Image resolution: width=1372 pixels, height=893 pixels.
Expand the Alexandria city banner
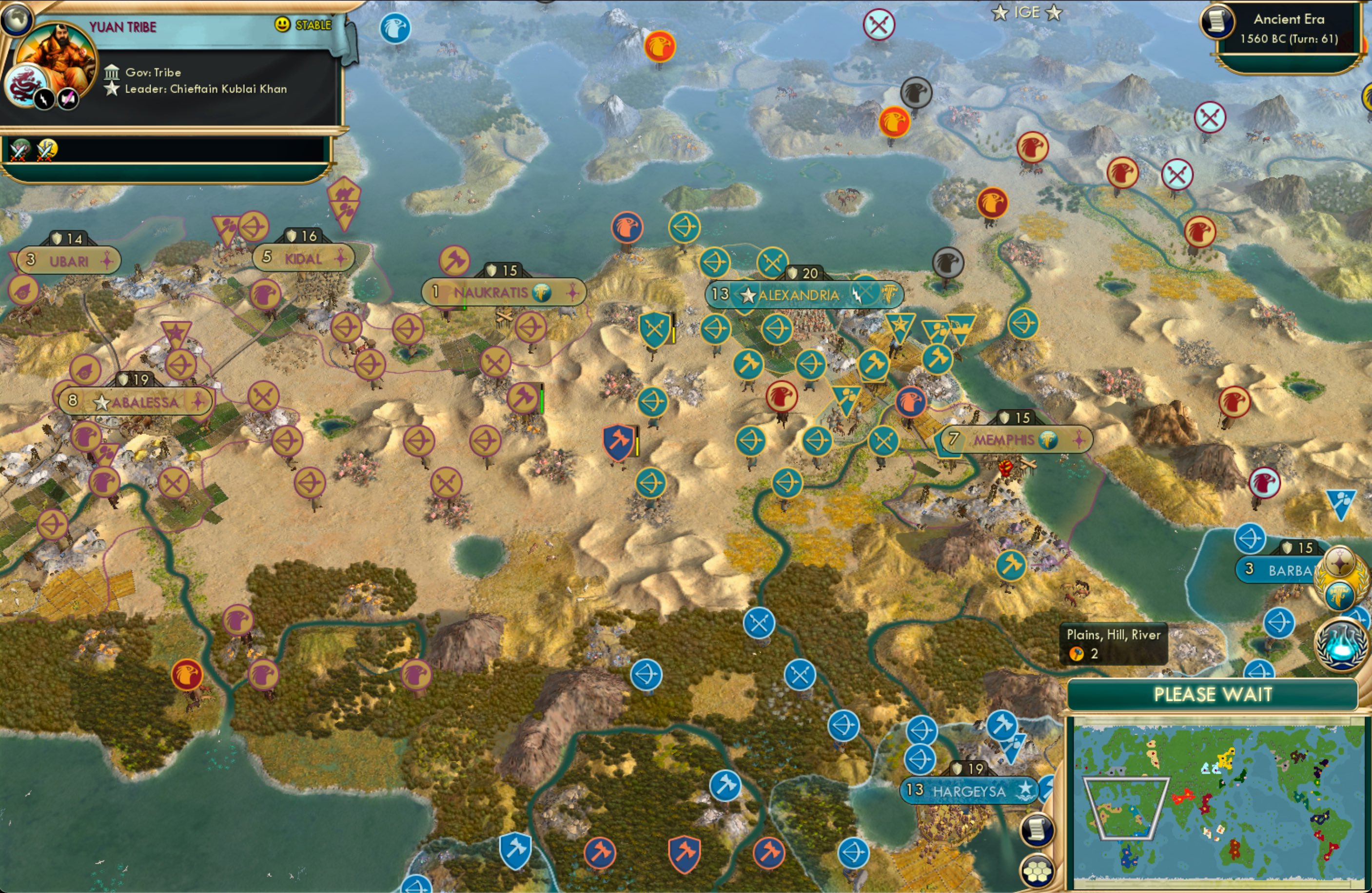[801, 294]
